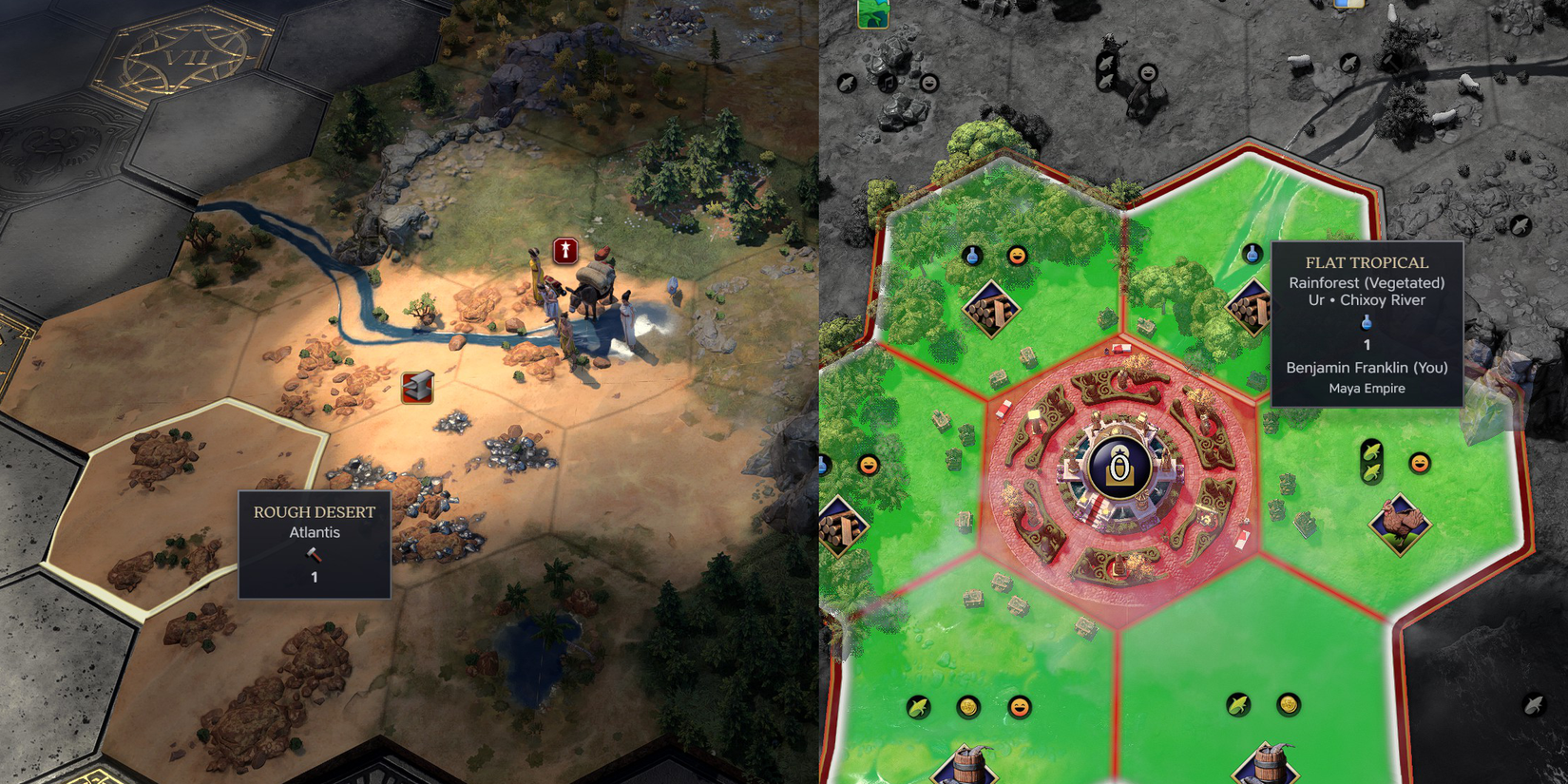Viewport: 1568px width, 784px height.
Task: Click the science droplet icon in the Flat Tropical tooltip
Action: pyautogui.click(x=1366, y=324)
